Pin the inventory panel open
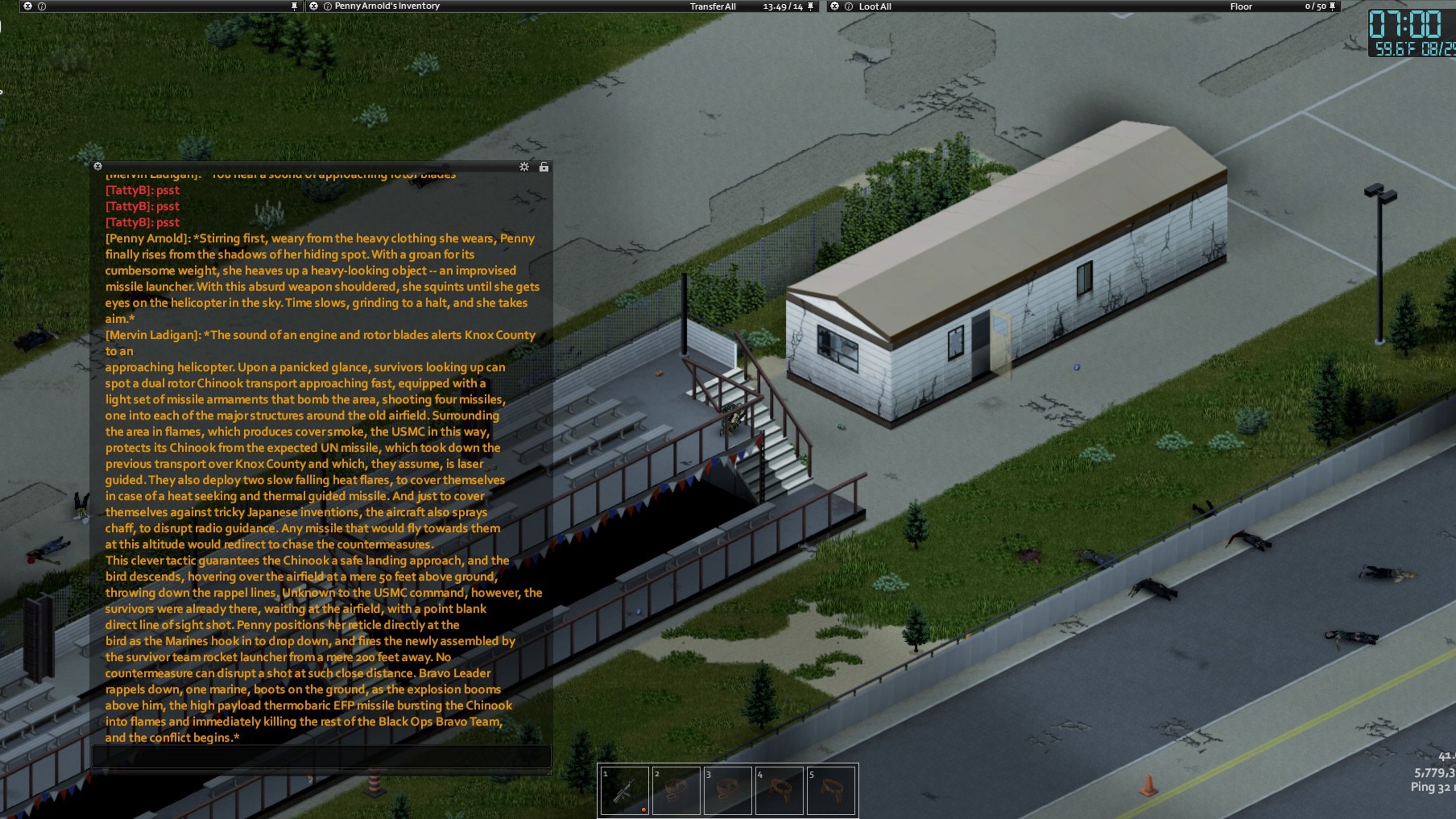 click(810, 6)
